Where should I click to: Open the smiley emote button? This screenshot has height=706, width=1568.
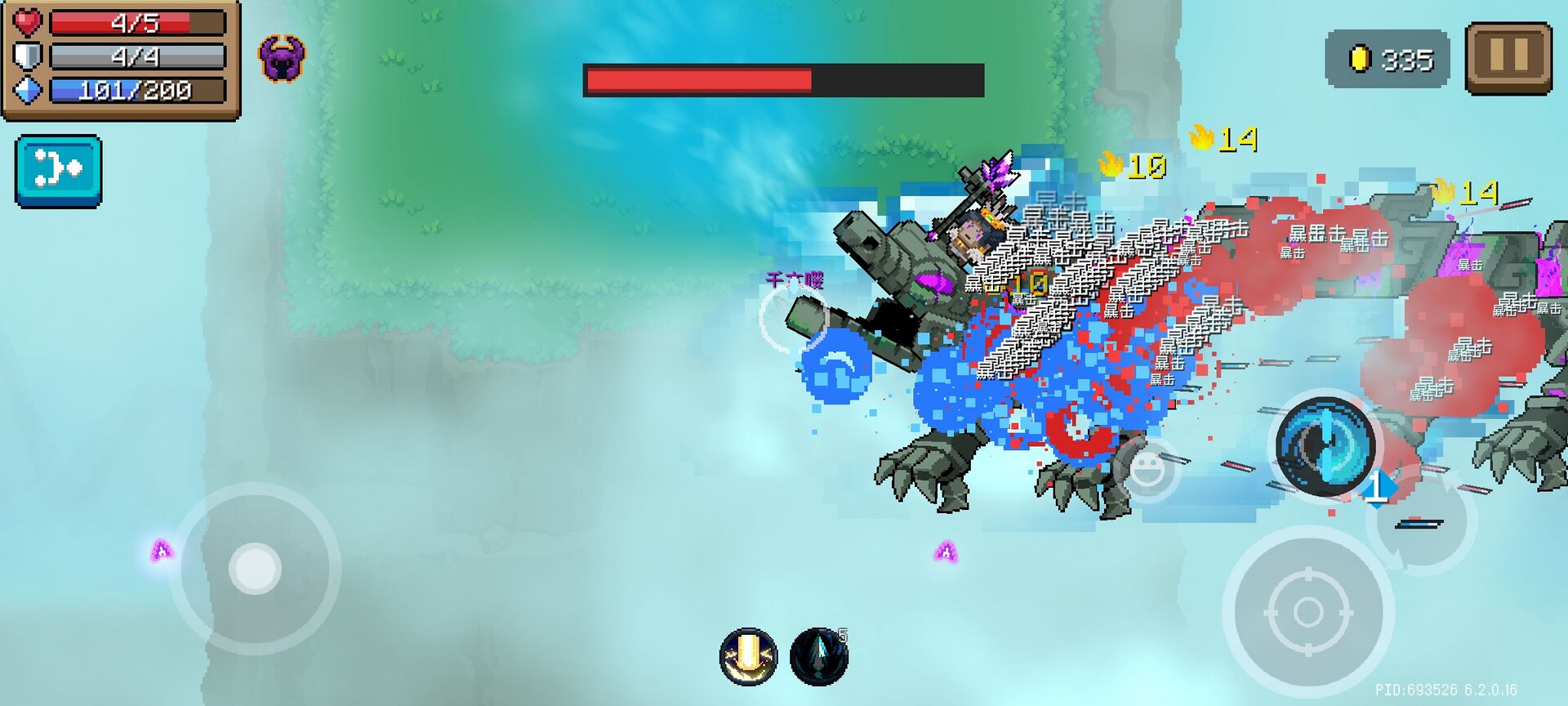point(1147,468)
